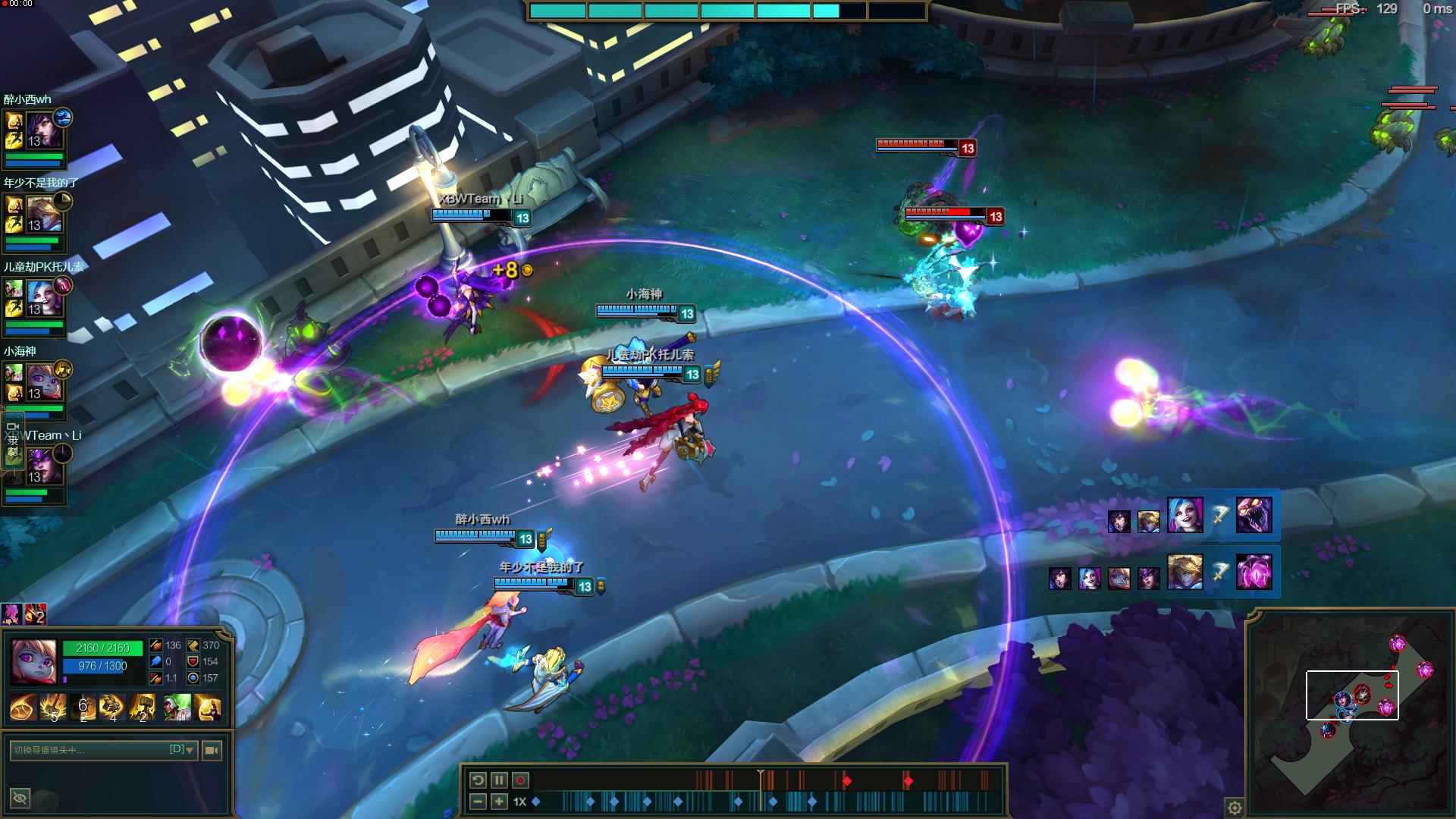
Task: Restart replay with the rewind button
Action: pyautogui.click(x=478, y=780)
